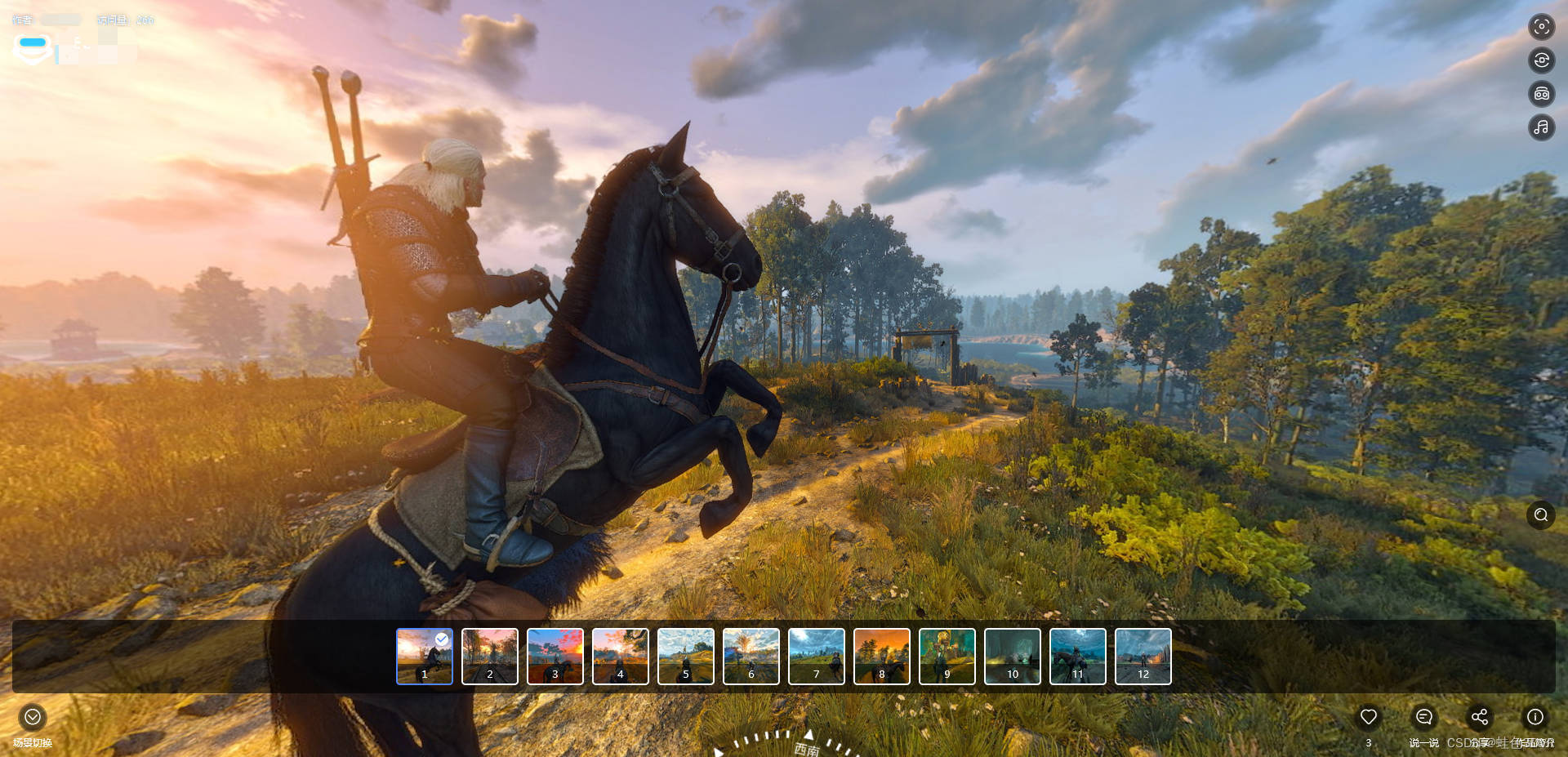Select scene thumbnail number 3
The height and width of the screenshot is (757, 1568).
[x=555, y=656]
